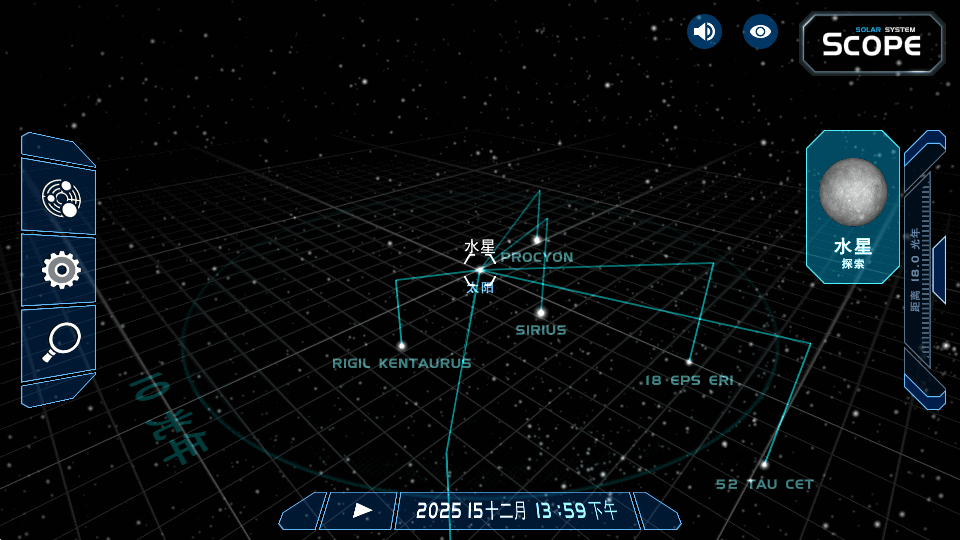Screen dimensions: 960x540
Task: Choose the Rigil Kentaurus star label
Action: 401,363
